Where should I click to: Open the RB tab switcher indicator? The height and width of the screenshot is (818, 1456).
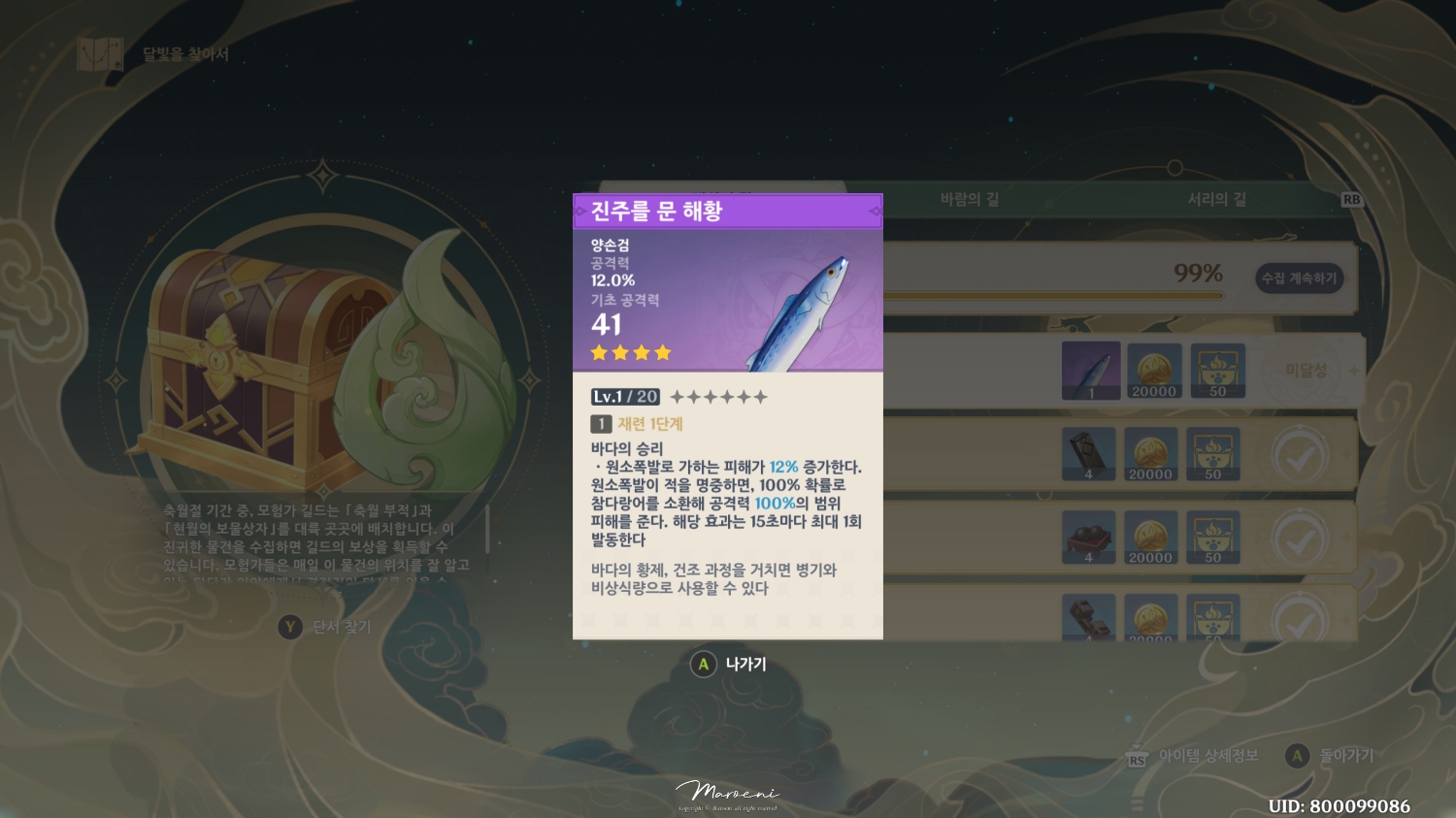pyautogui.click(x=1350, y=199)
